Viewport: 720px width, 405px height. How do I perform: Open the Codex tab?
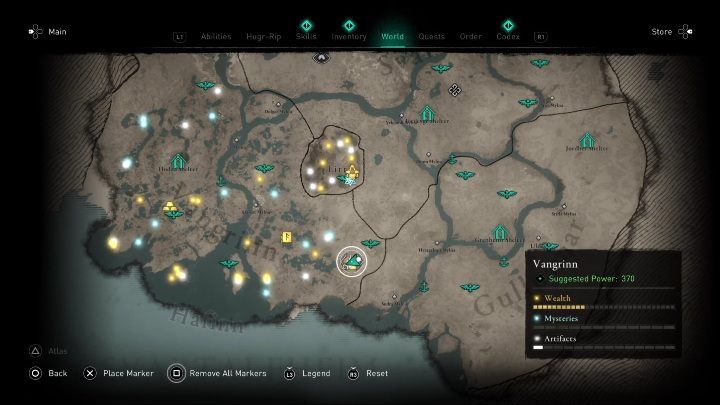click(x=508, y=36)
